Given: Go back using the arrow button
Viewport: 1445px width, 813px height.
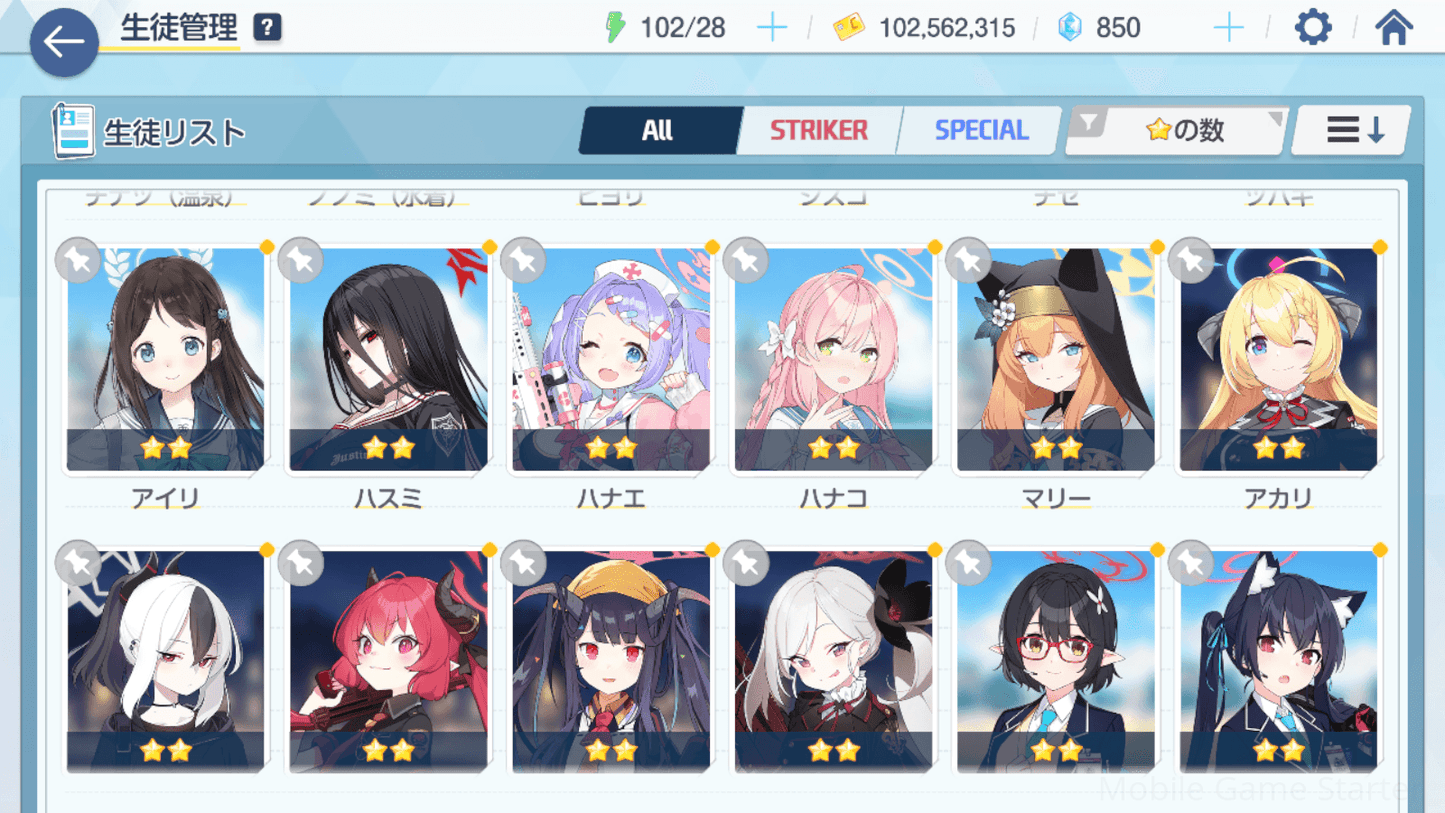Looking at the screenshot, I should [64, 42].
